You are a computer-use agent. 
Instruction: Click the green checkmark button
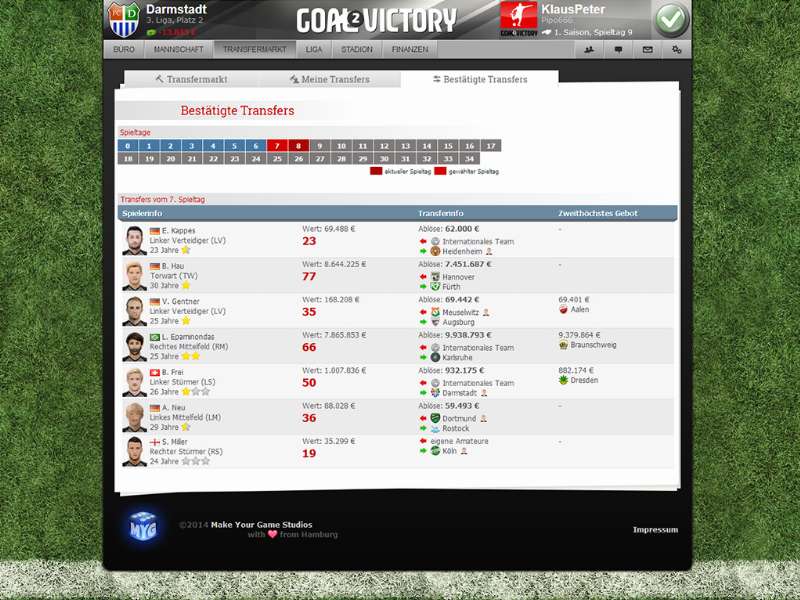coord(671,20)
